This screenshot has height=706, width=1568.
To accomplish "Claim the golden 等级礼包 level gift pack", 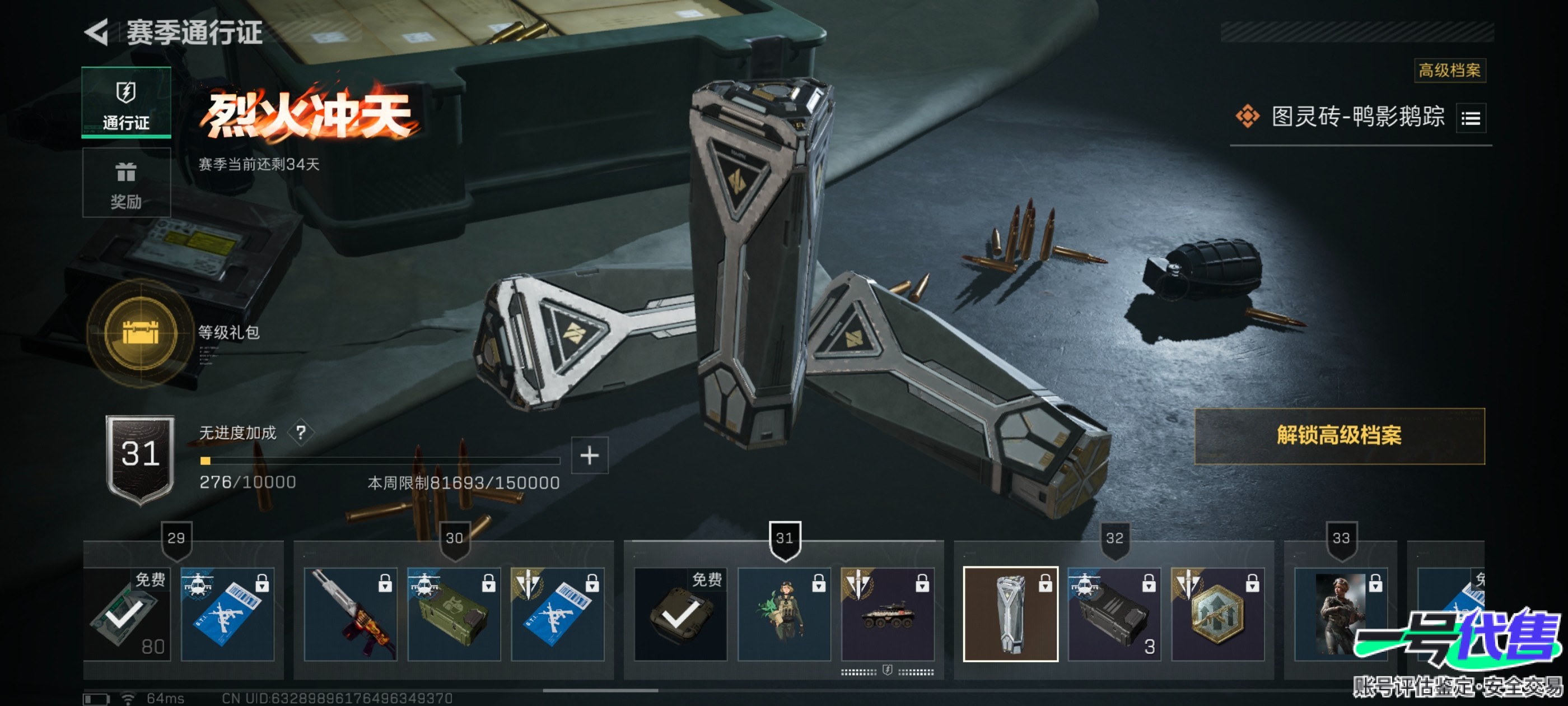I will tap(141, 333).
